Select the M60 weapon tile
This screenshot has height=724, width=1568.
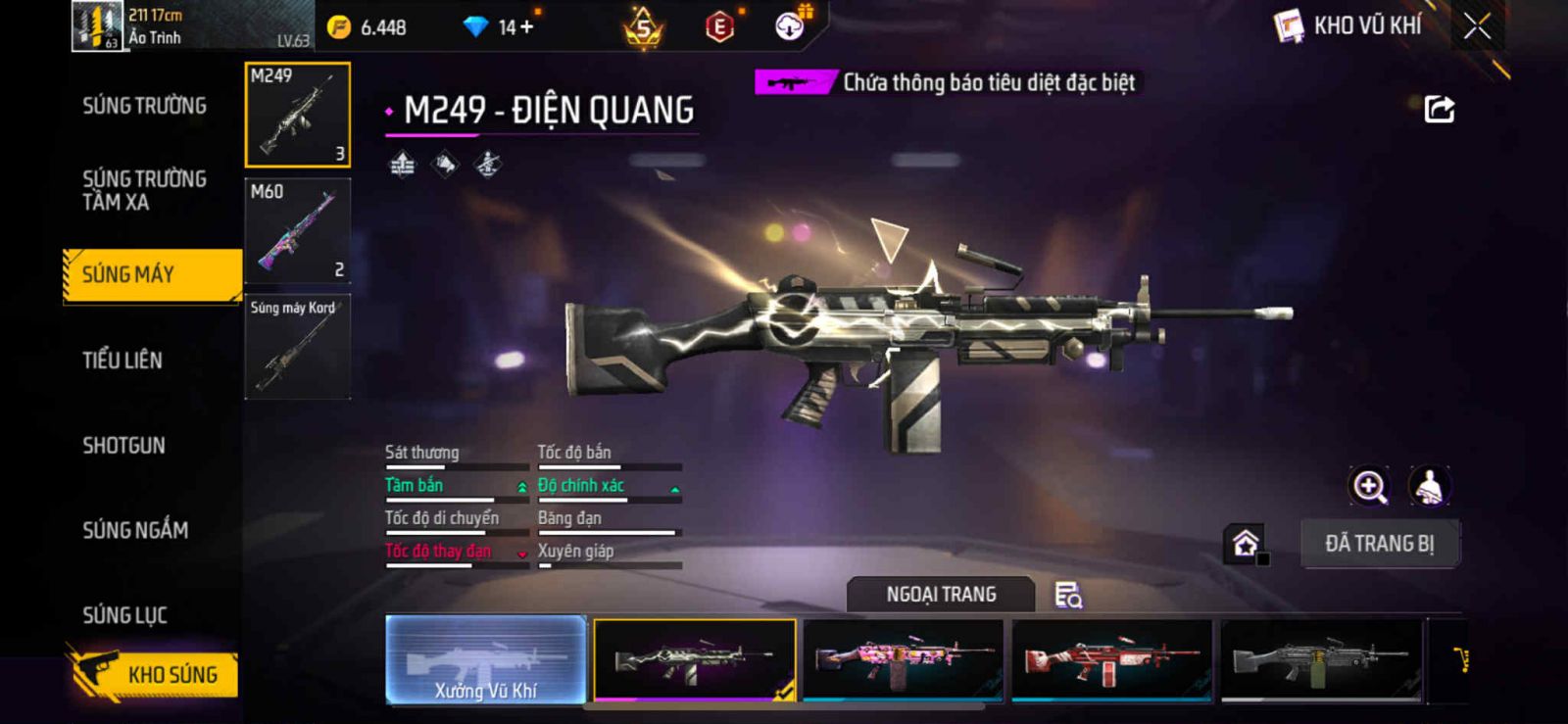[x=297, y=231]
